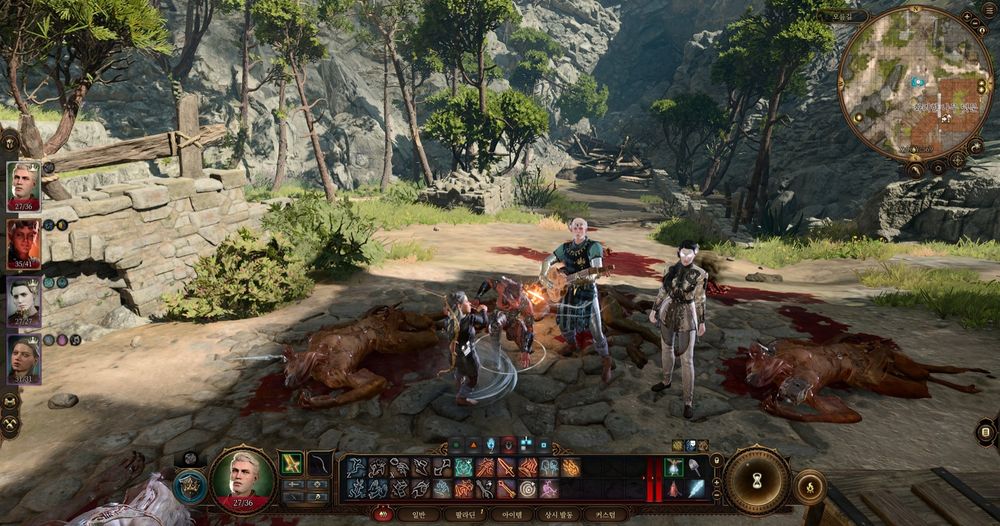Use the red potion item slot
Screen dimensions: 1000x526
coord(674,489)
